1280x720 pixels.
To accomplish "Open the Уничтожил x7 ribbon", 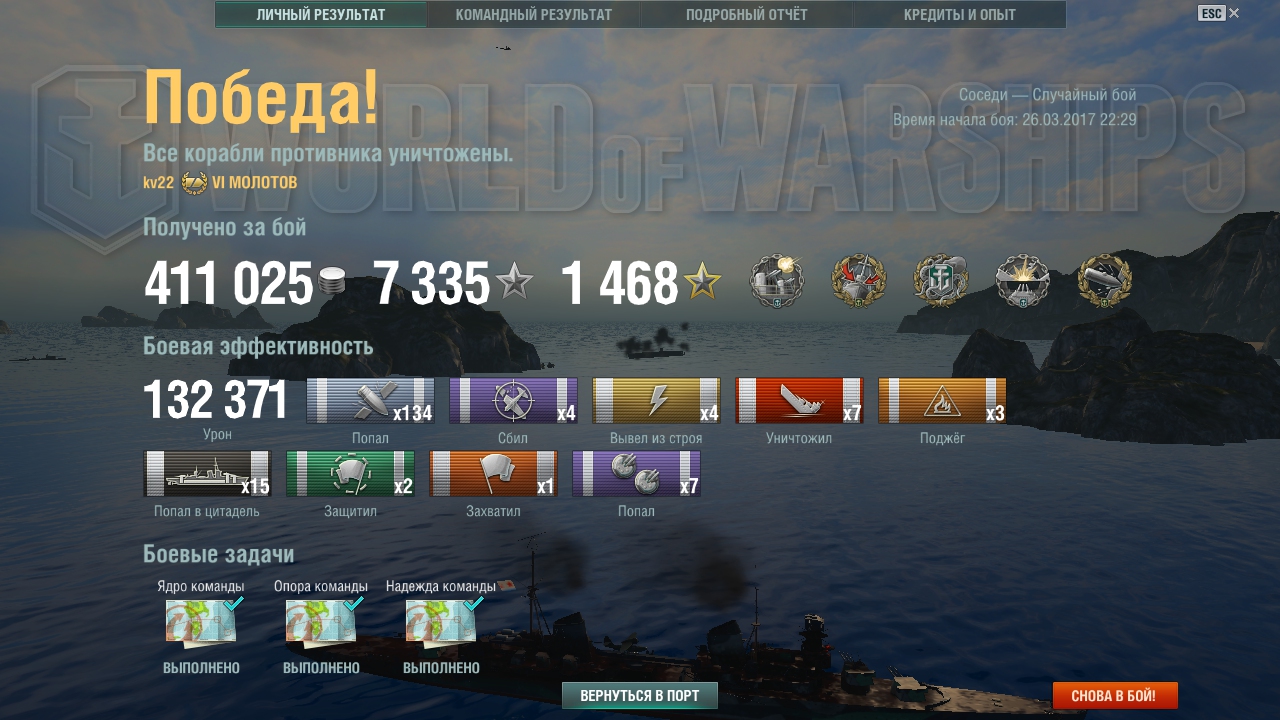I will pyautogui.click(x=799, y=401).
